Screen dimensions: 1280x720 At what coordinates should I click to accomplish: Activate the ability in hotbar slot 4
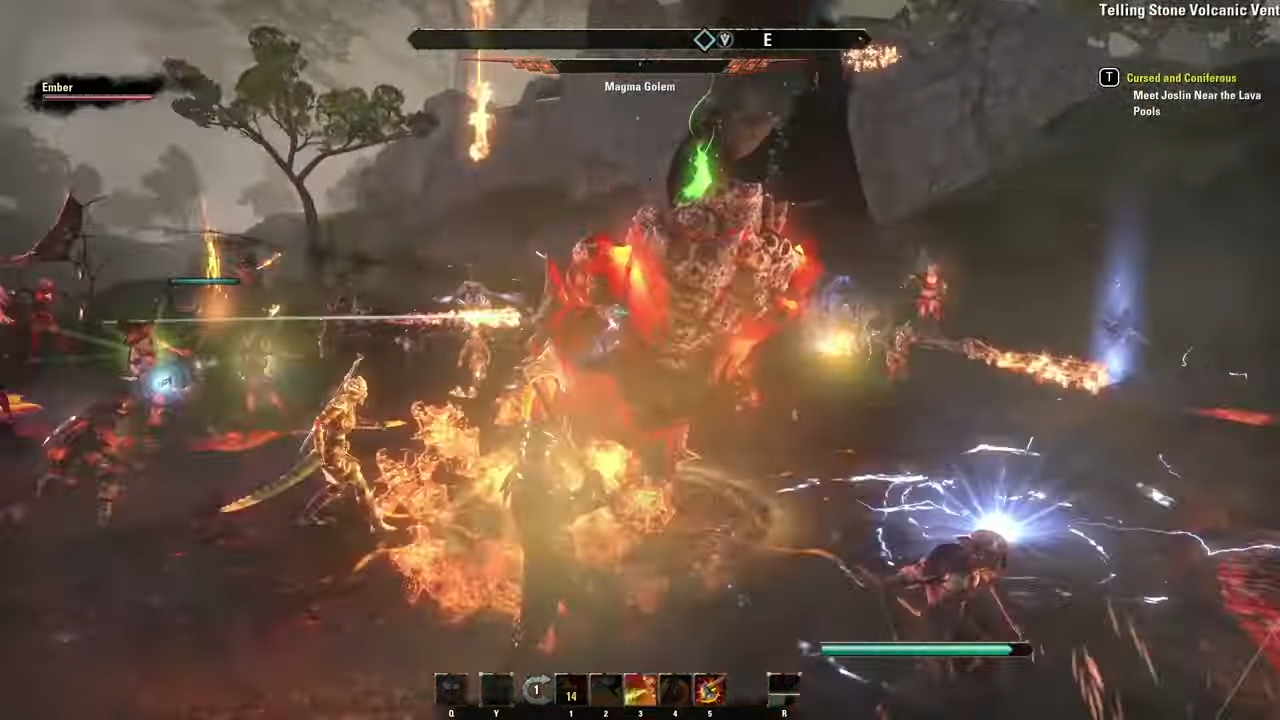[675, 688]
